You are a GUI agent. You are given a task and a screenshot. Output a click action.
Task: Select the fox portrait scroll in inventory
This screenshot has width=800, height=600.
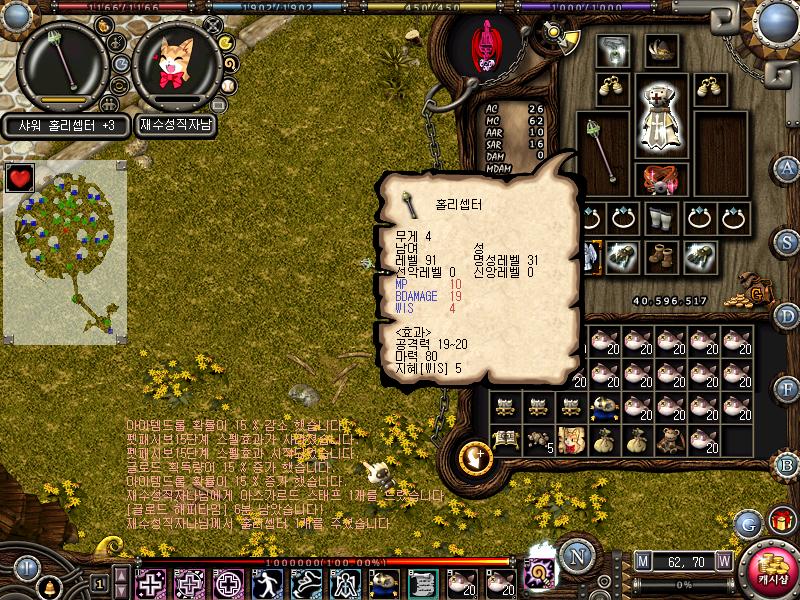(x=571, y=438)
